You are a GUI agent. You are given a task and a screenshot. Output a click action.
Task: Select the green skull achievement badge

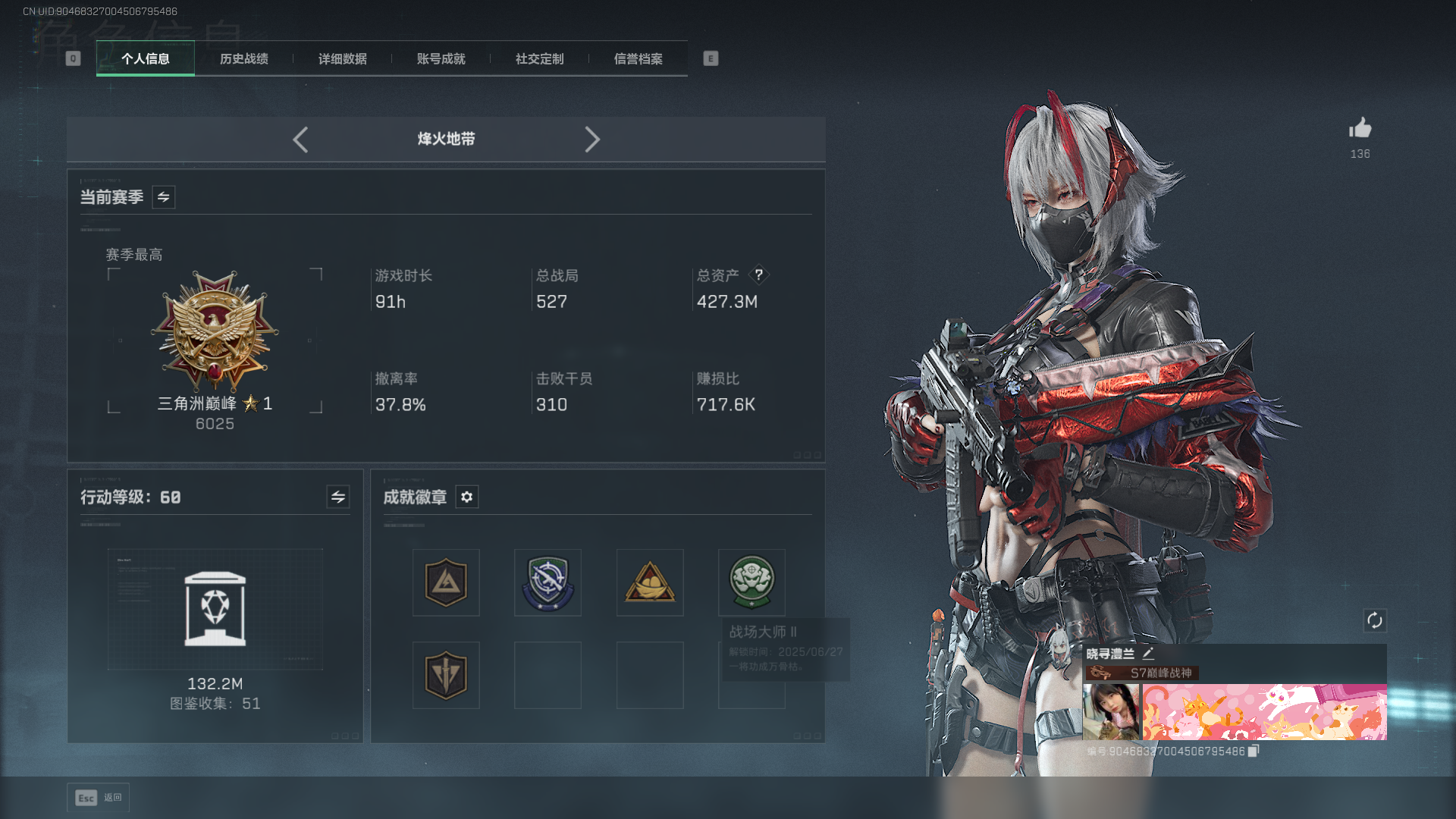click(x=751, y=582)
